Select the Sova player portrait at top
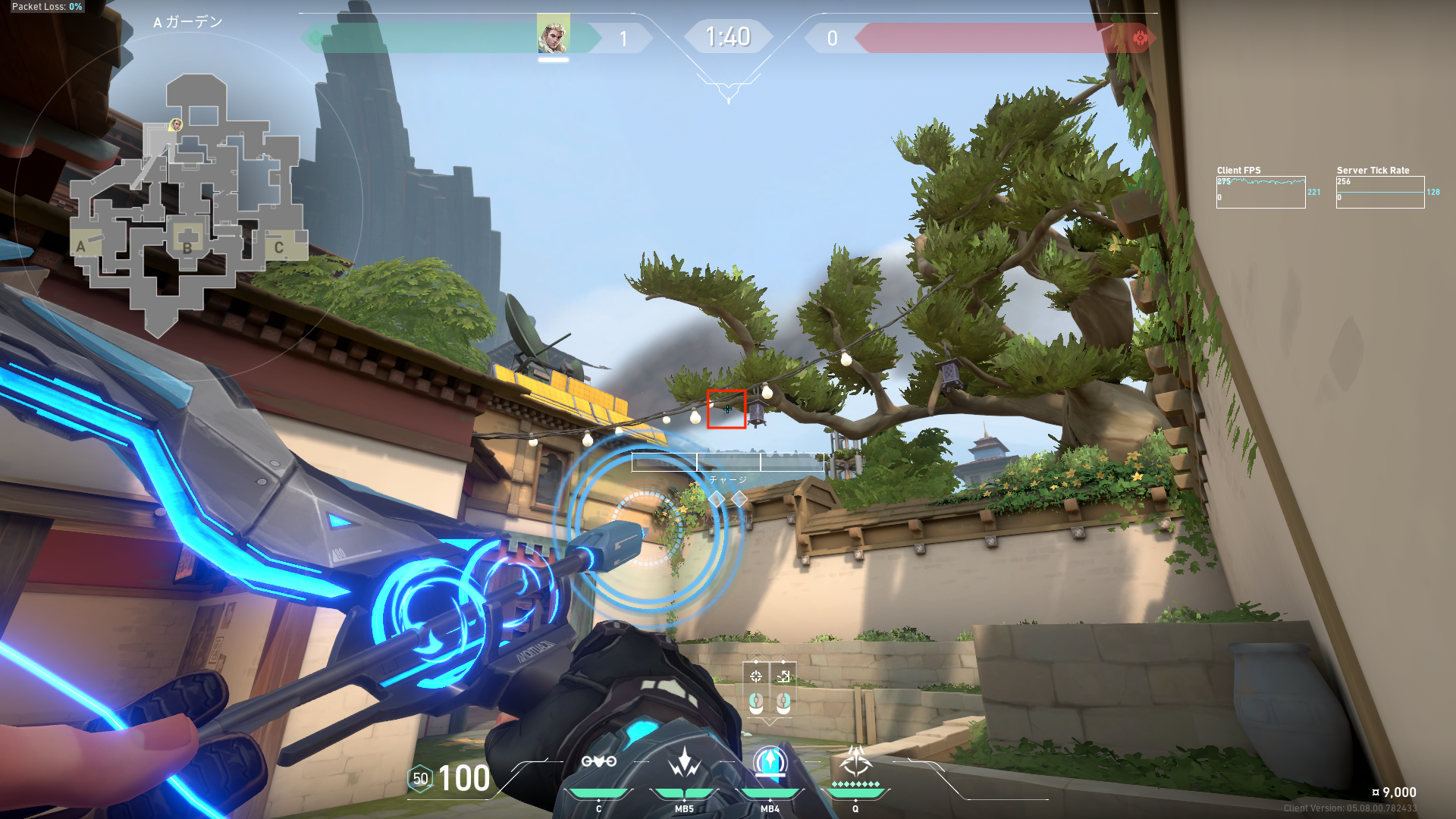This screenshot has width=1456, height=819. coord(553,34)
